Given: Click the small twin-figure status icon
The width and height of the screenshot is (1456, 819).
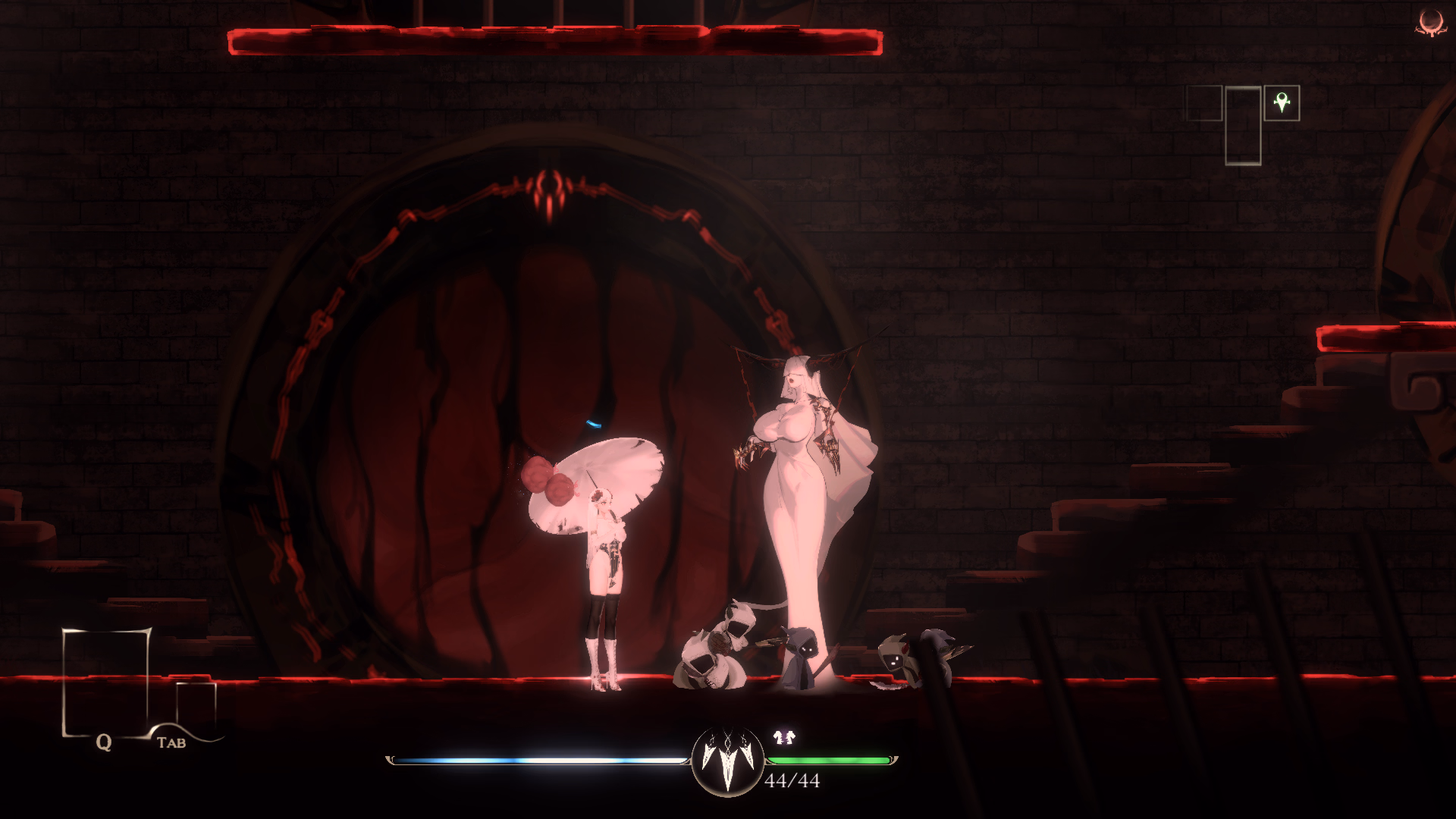Looking at the screenshot, I should click(x=784, y=736).
